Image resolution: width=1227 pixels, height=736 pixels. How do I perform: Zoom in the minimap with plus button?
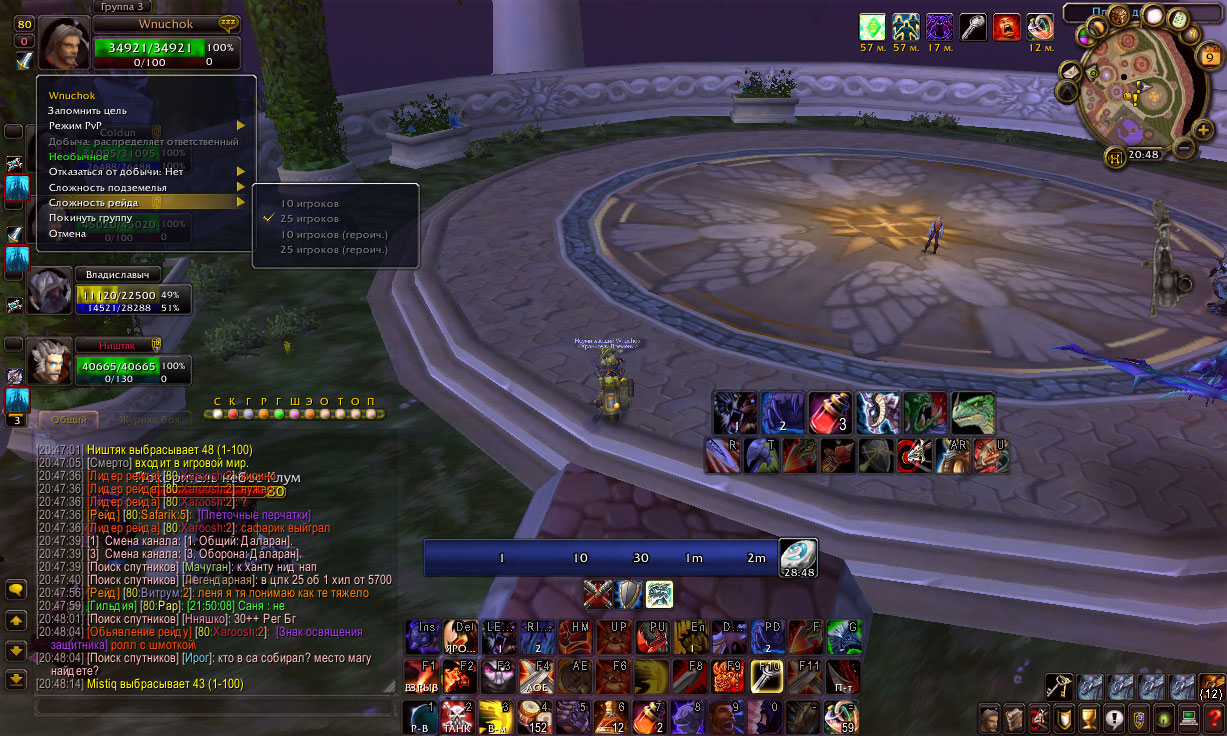pos(1204,130)
